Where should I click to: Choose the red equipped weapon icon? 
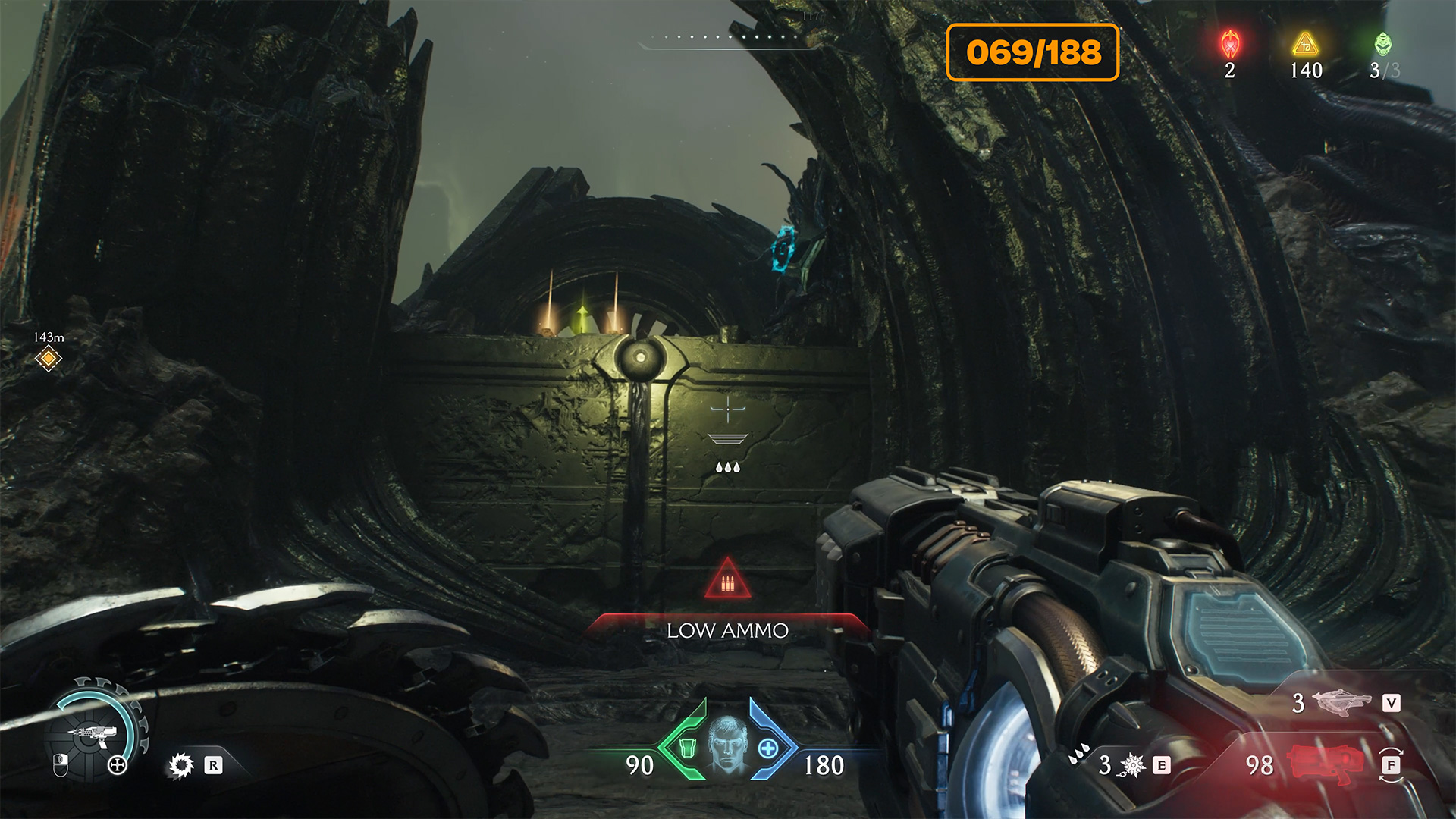[x=1322, y=763]
